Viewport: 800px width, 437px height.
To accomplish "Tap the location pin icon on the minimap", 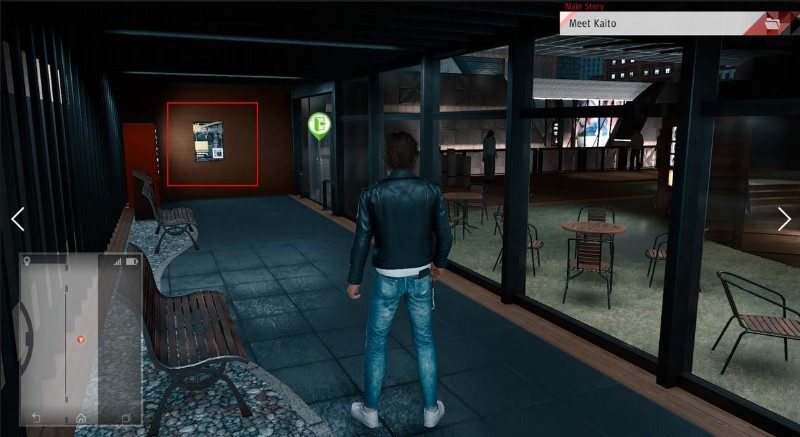I will point(28,261).
